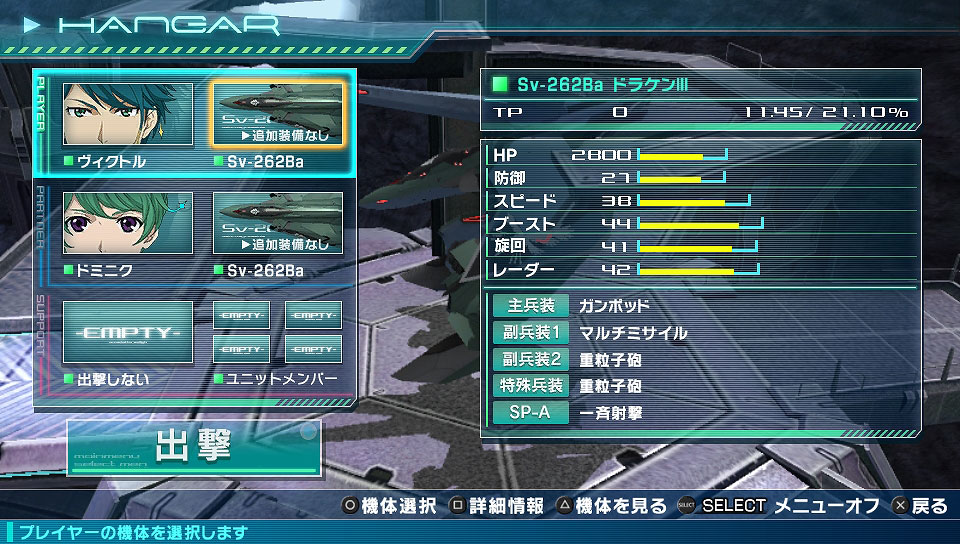Choose the player's highlighted Sv-262Ba aircraft
The height and width of the screenshot is (544, 960).
(x=278, y=114)
